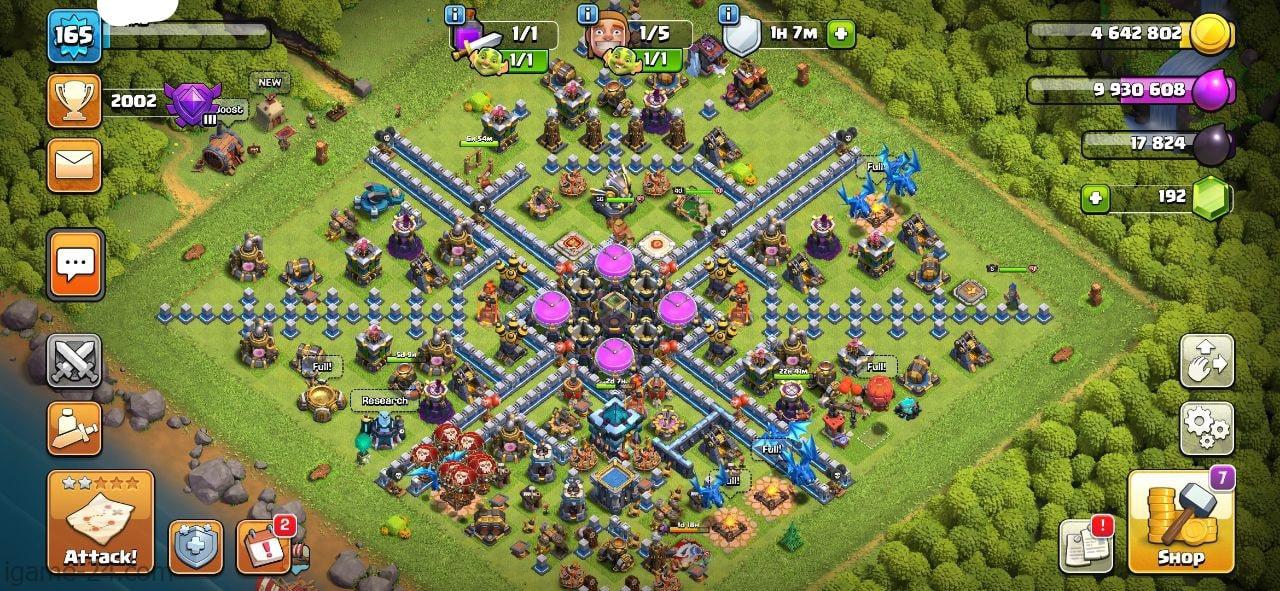Viewport: 1280px width, 591px height.
Task: Open the clipboard notes with red alert
Action: 1086,545
